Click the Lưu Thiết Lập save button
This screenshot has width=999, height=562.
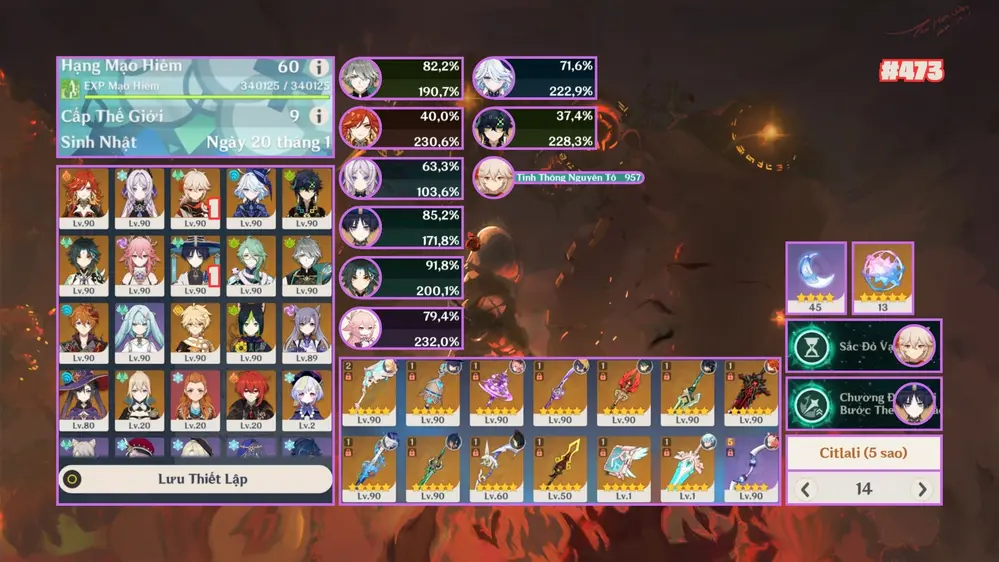(x=195, y=479)
